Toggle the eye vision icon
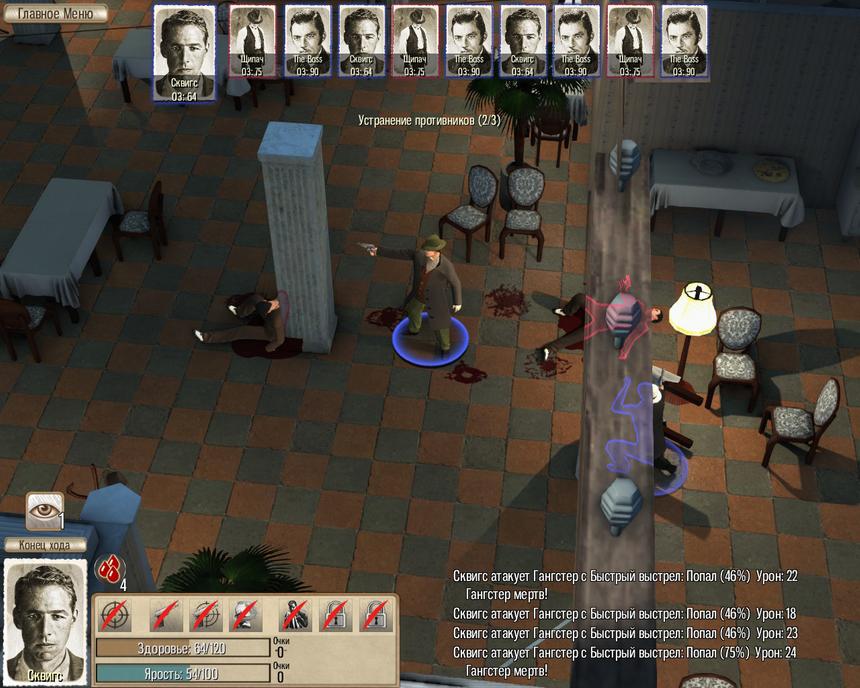860x688 pixels. click(x=44, y=509)
